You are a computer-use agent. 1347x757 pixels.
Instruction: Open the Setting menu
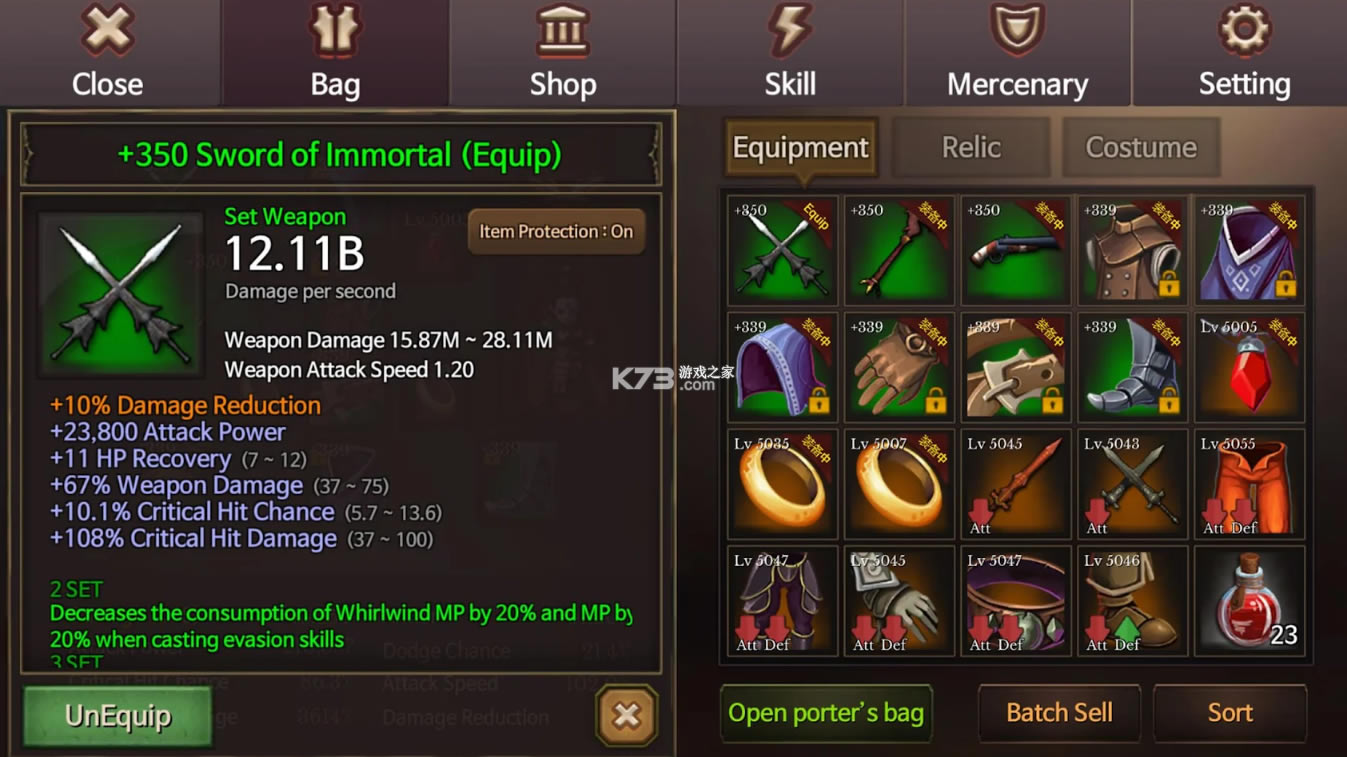click(x=1244, y=53)
